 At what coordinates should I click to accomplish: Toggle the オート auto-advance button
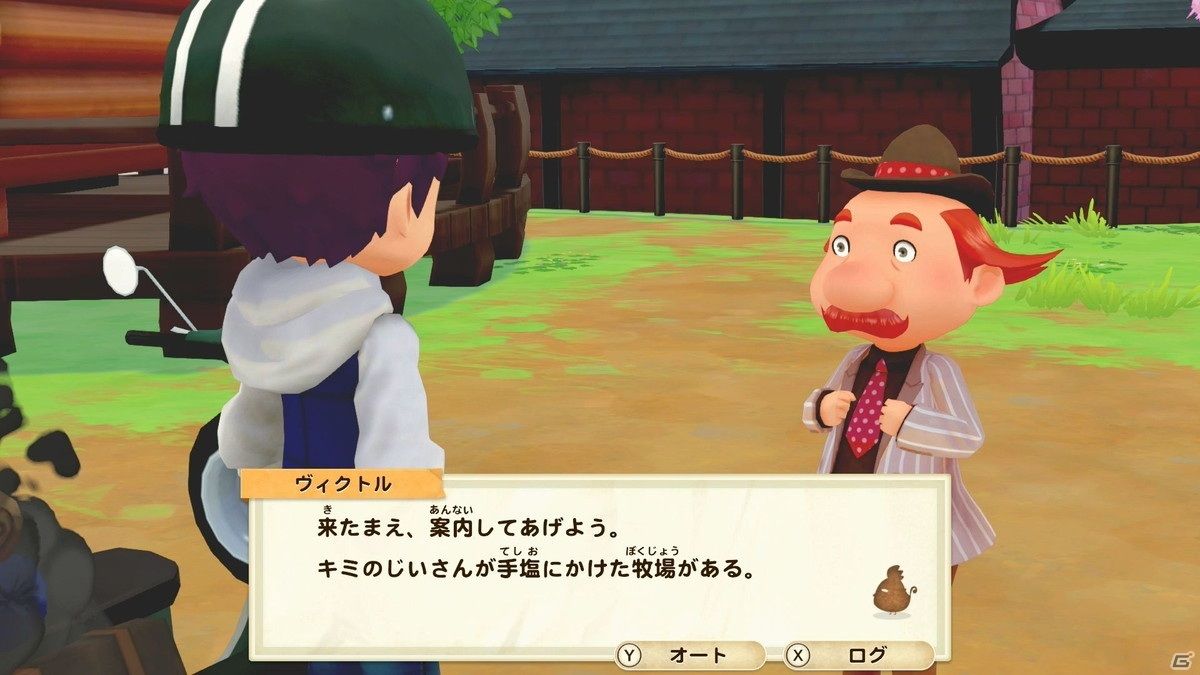[690, 656]
